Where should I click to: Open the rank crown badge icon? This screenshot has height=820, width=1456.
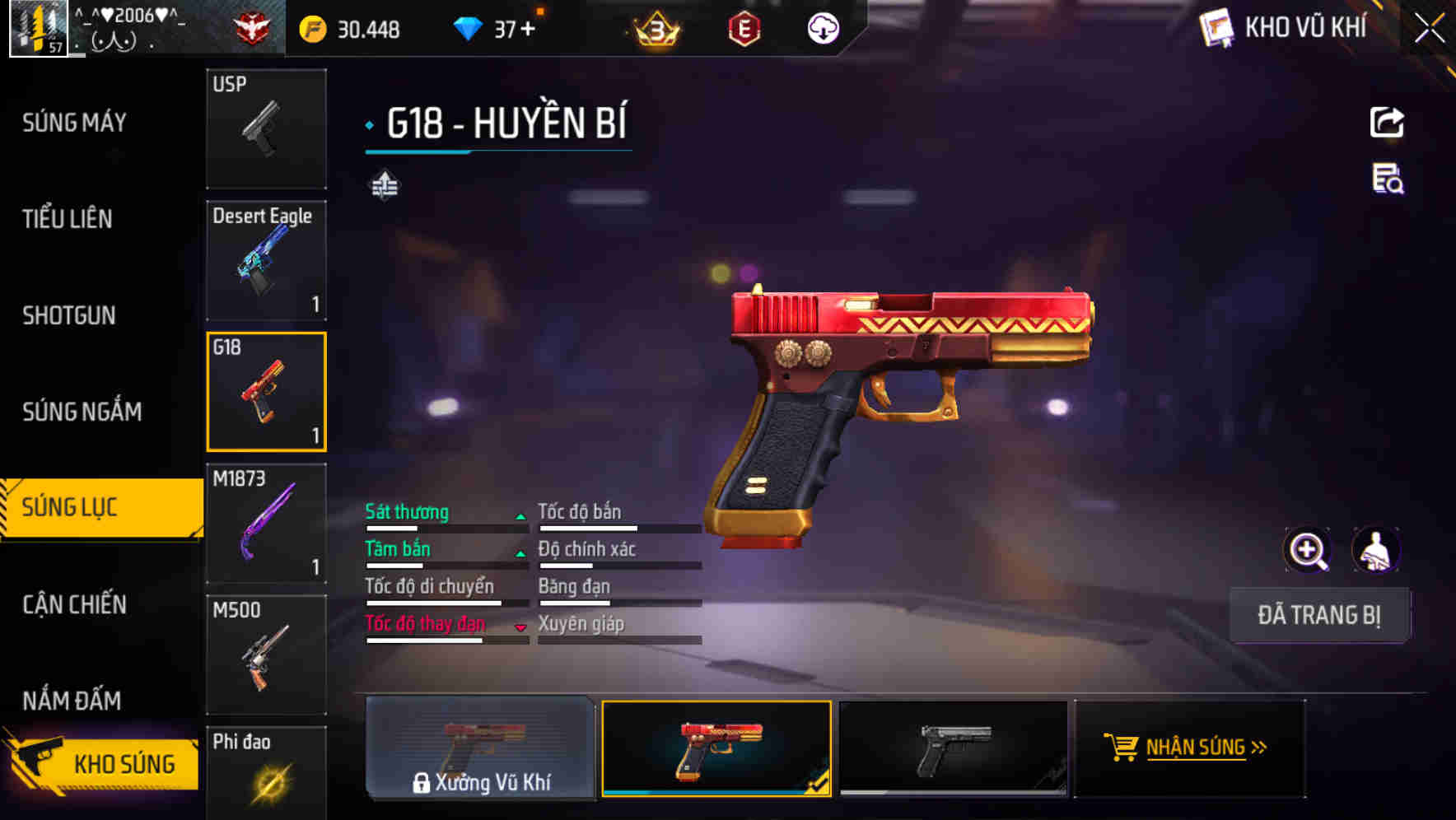point(655,27)
